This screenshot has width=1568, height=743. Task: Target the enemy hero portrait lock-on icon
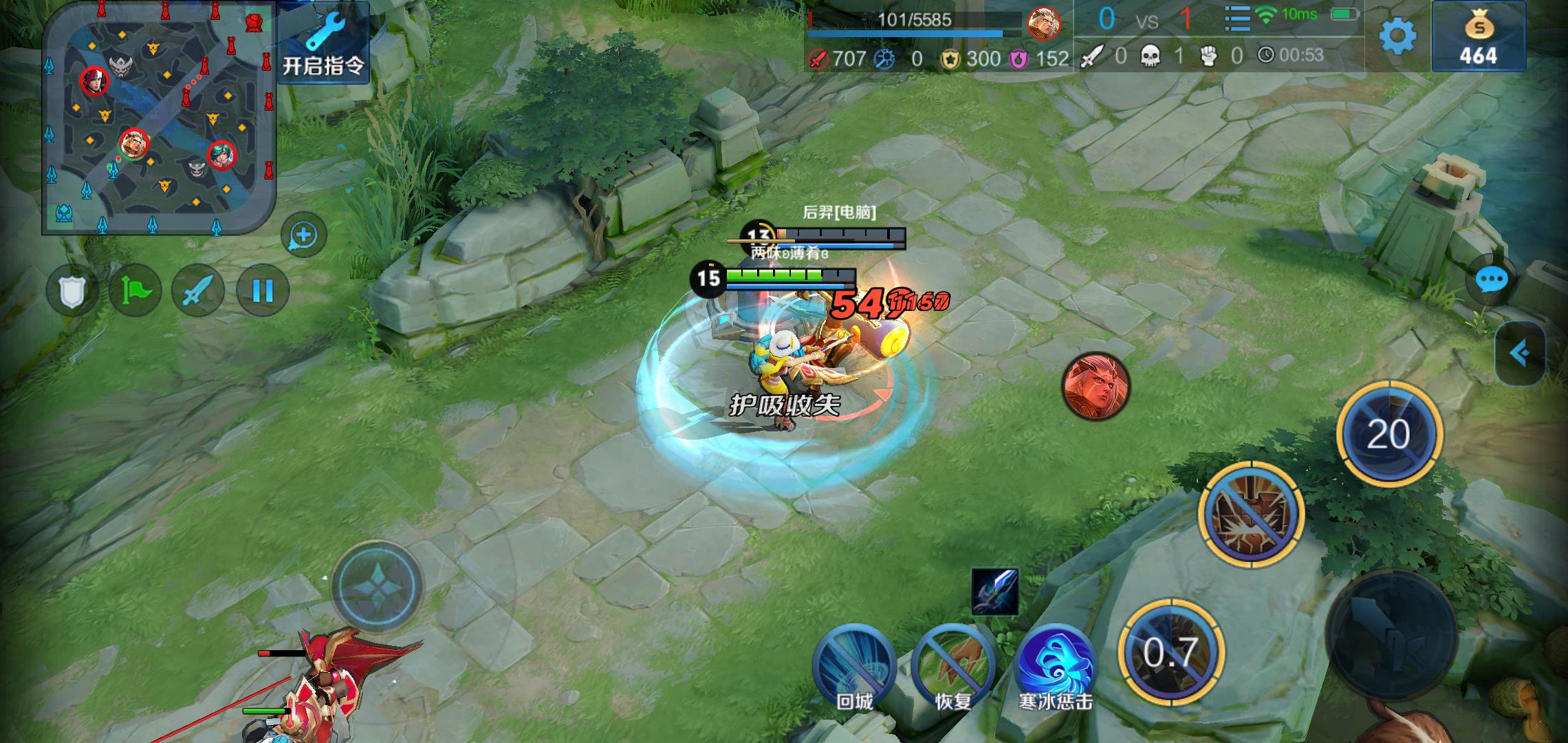[x=1096, y=387]
